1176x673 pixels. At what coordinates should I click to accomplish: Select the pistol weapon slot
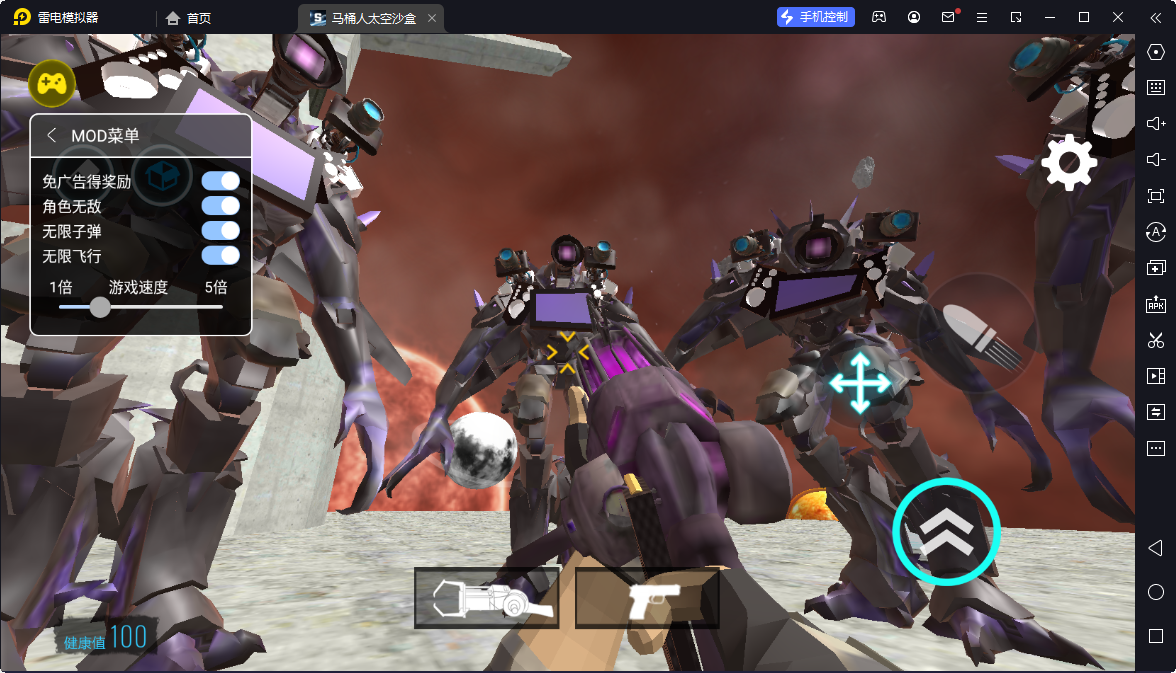click(647, 598)
